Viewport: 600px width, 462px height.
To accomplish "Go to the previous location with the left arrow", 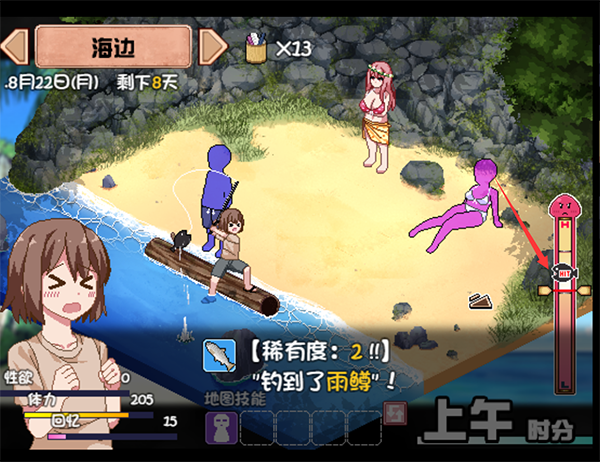I will 17,45.
